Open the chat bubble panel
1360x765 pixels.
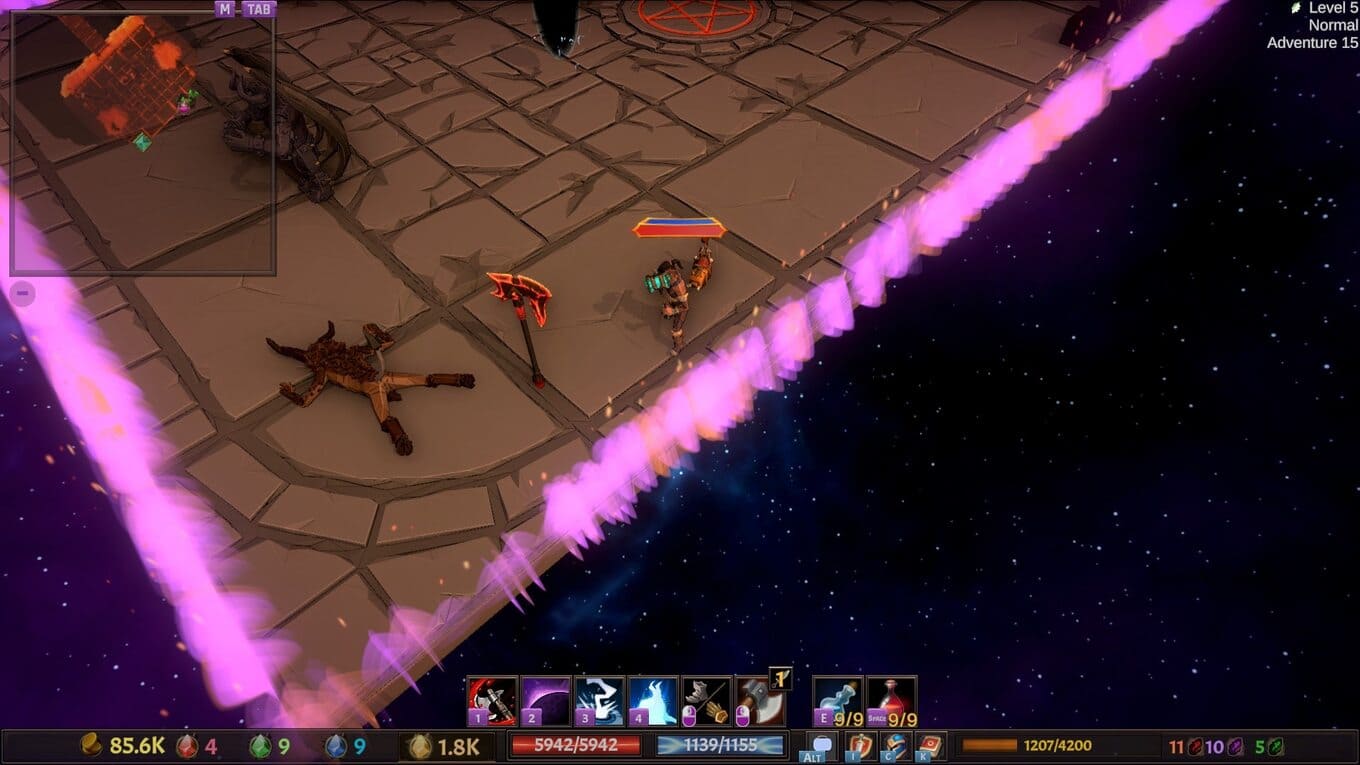coord(822,745)
